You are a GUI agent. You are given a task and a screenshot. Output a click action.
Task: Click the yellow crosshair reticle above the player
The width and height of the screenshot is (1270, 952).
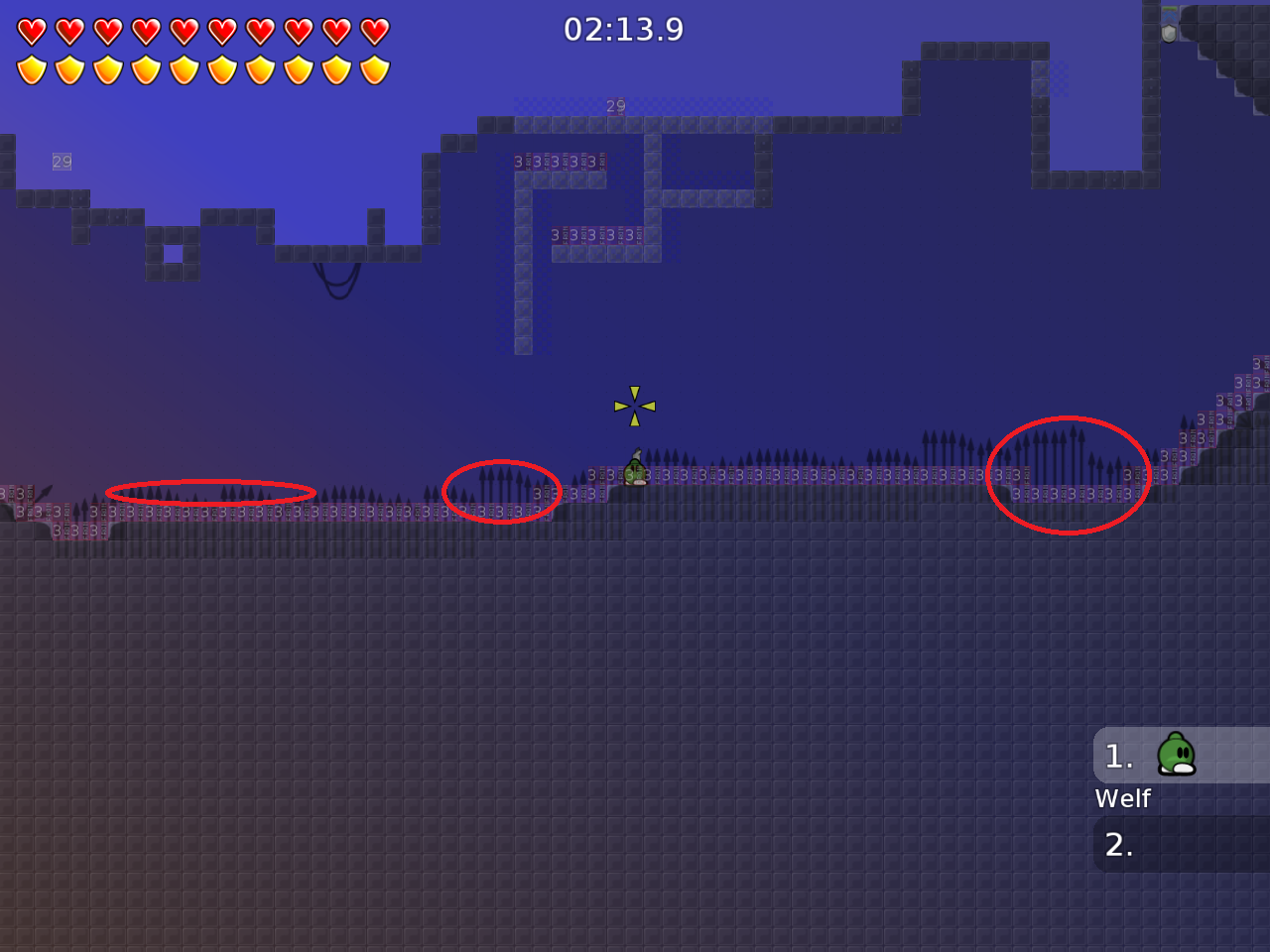(634, 406)
